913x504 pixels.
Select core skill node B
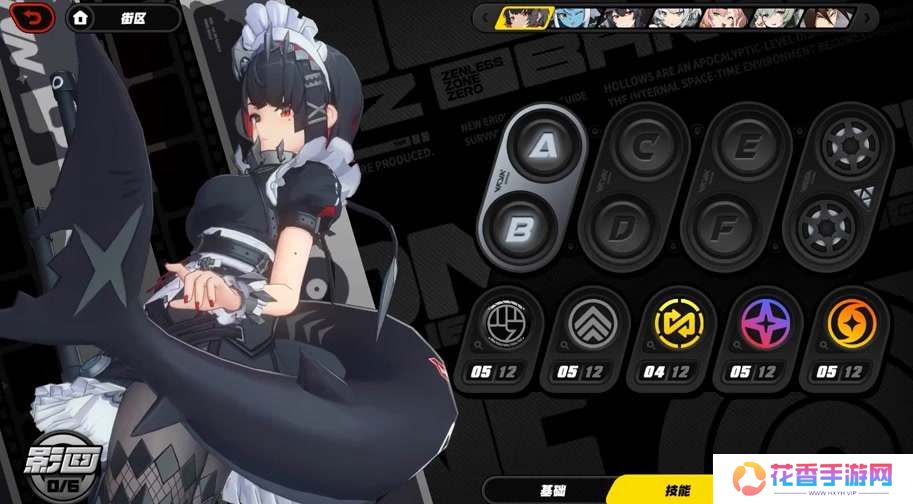click(x=519, y=229)
